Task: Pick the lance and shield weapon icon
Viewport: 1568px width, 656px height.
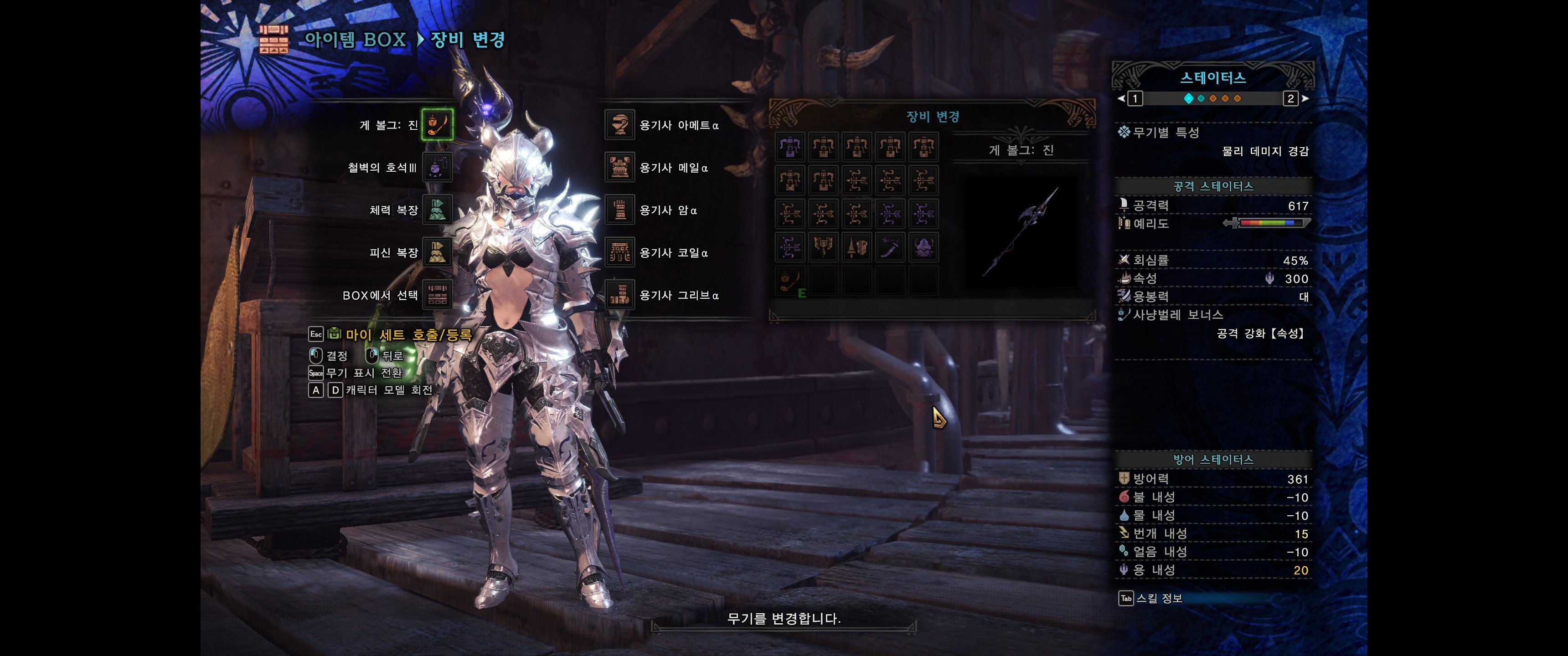Action: coord(856,247)
